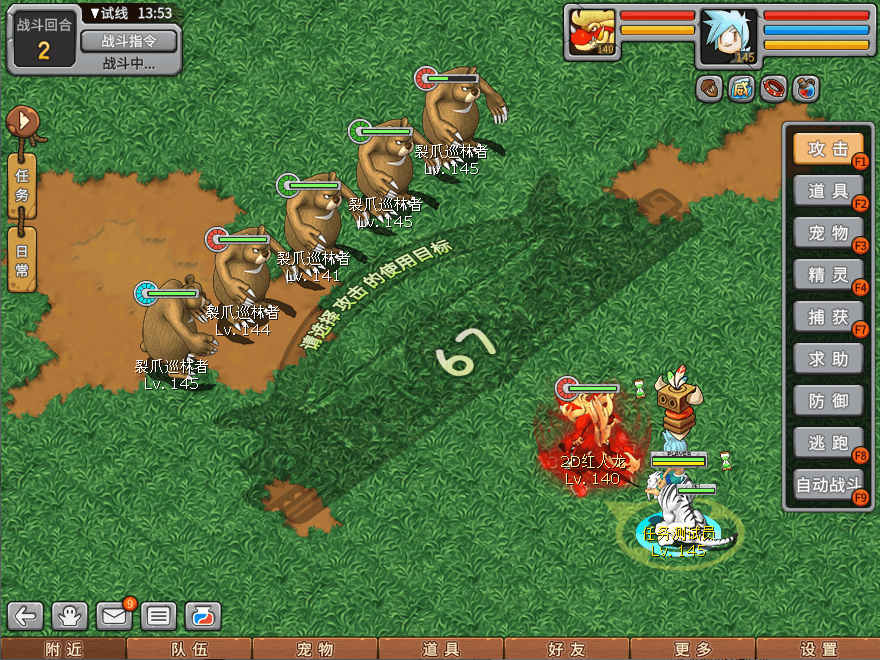The width and height of the screenshot is (880, 660).
Task: Click the red and blue potion jar icon
Action: tap(806, 89)
